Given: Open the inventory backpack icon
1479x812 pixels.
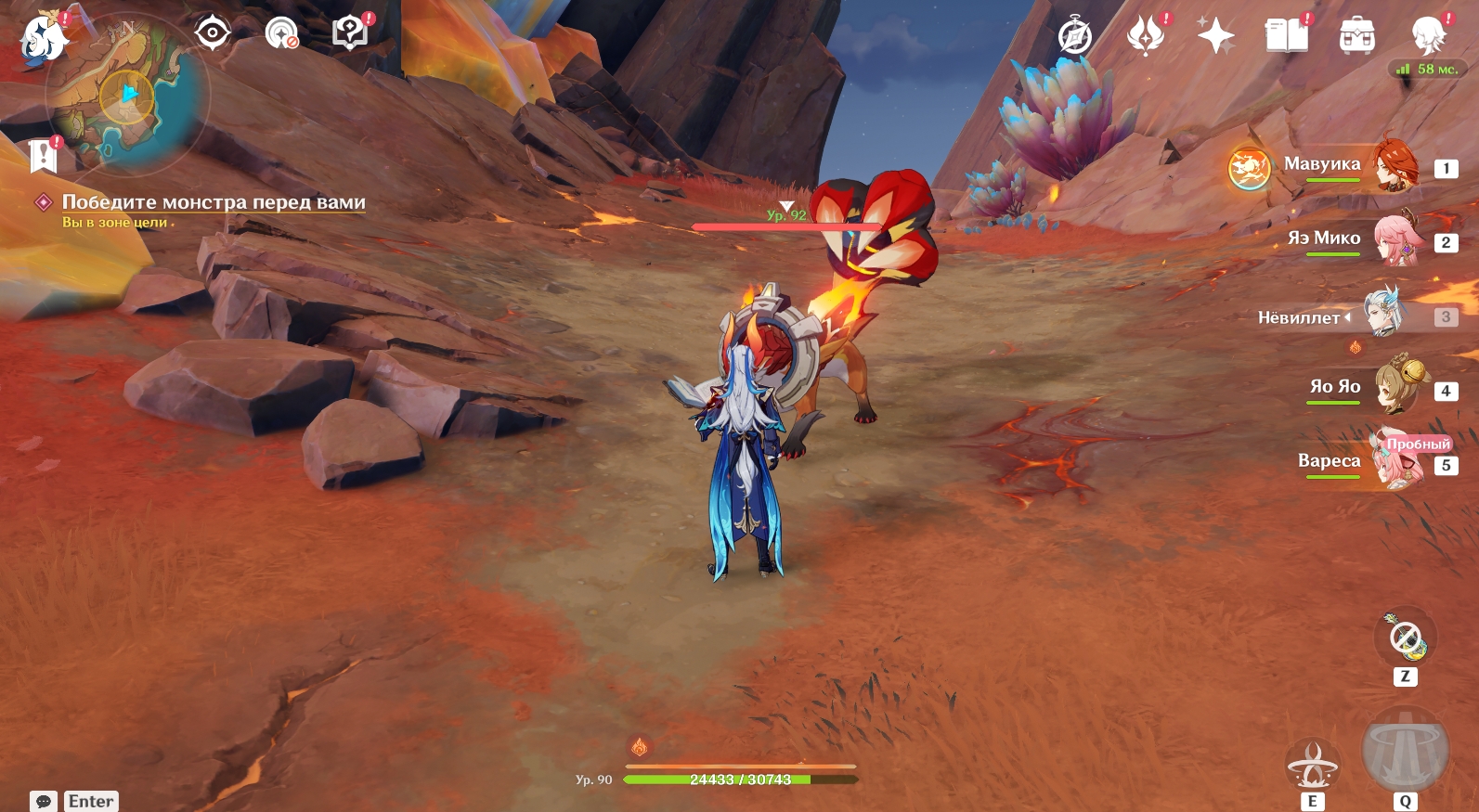Looking at the screenshot, I should tap(1356, 37).
